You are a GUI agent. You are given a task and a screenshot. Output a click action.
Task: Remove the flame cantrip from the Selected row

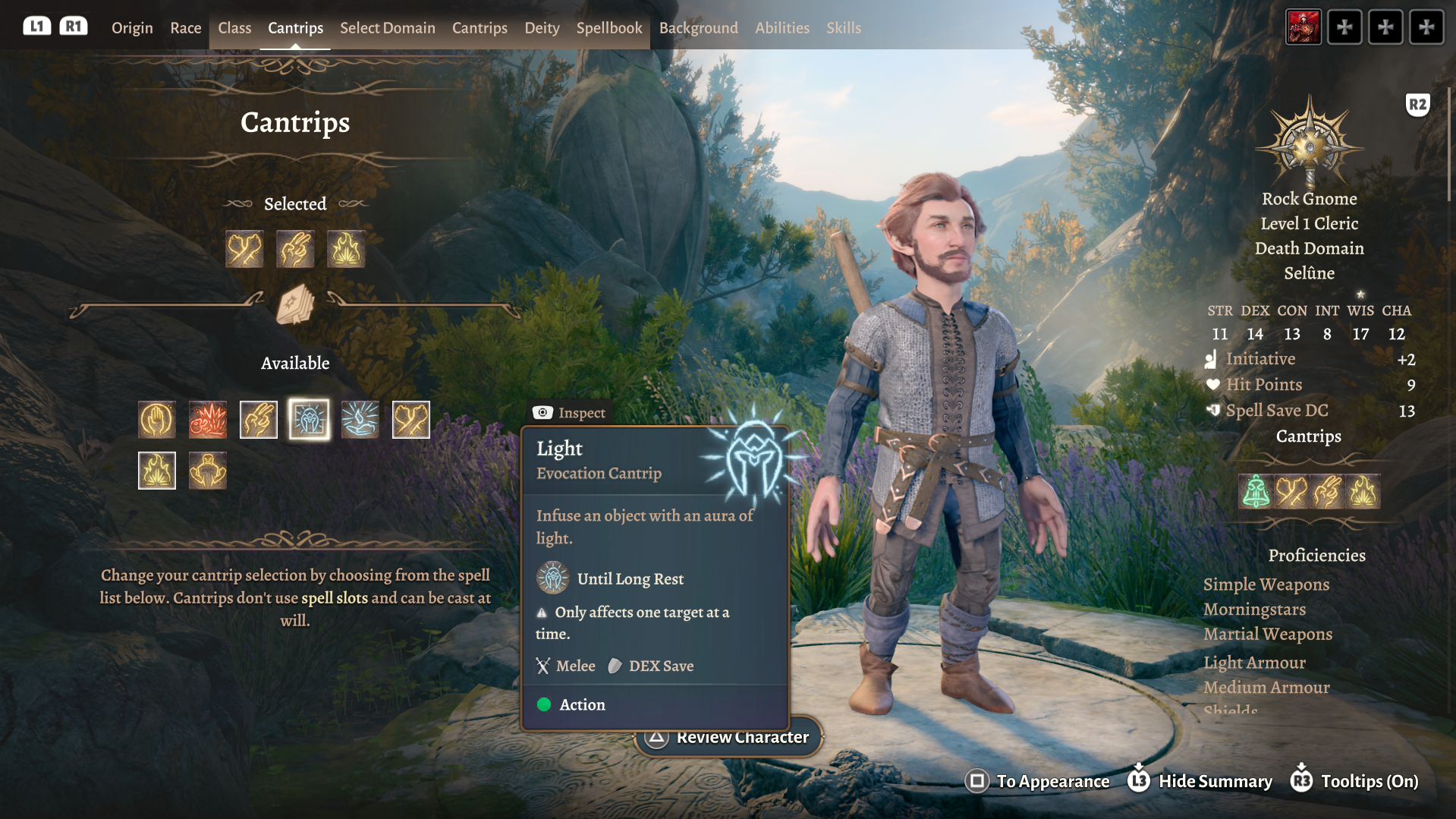pos(346,249)
